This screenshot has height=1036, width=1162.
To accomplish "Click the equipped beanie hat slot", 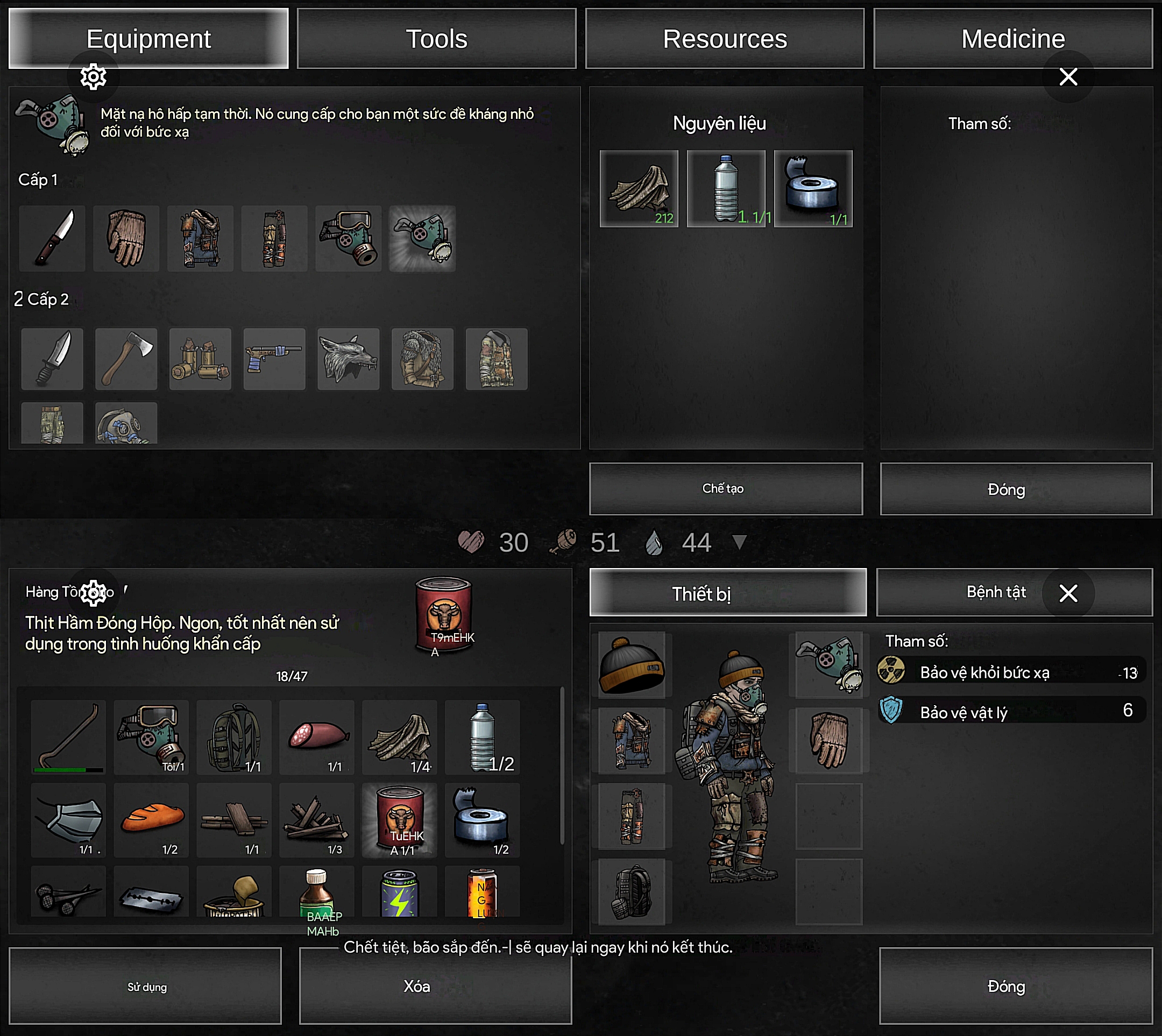I will click(632, 665).
